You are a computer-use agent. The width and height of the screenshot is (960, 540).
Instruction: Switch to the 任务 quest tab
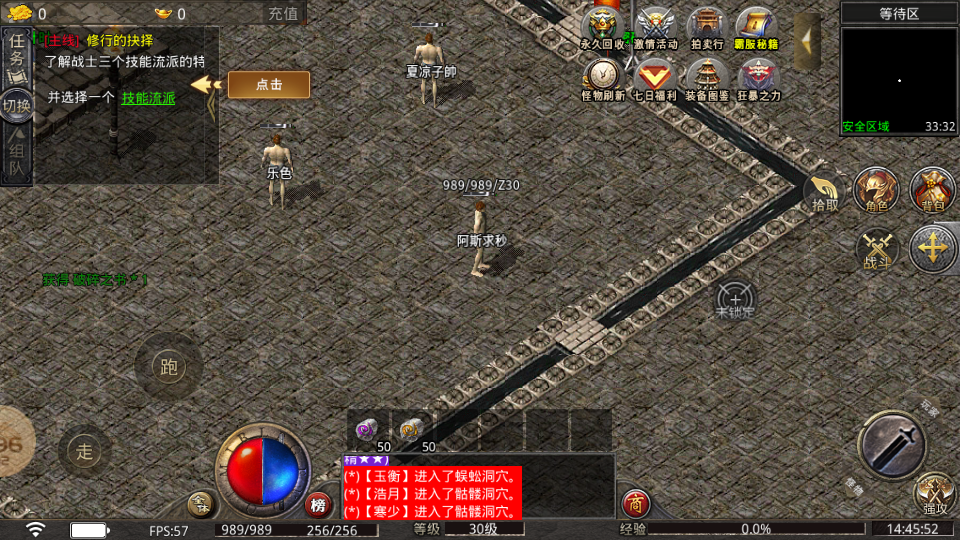[17, 52]
